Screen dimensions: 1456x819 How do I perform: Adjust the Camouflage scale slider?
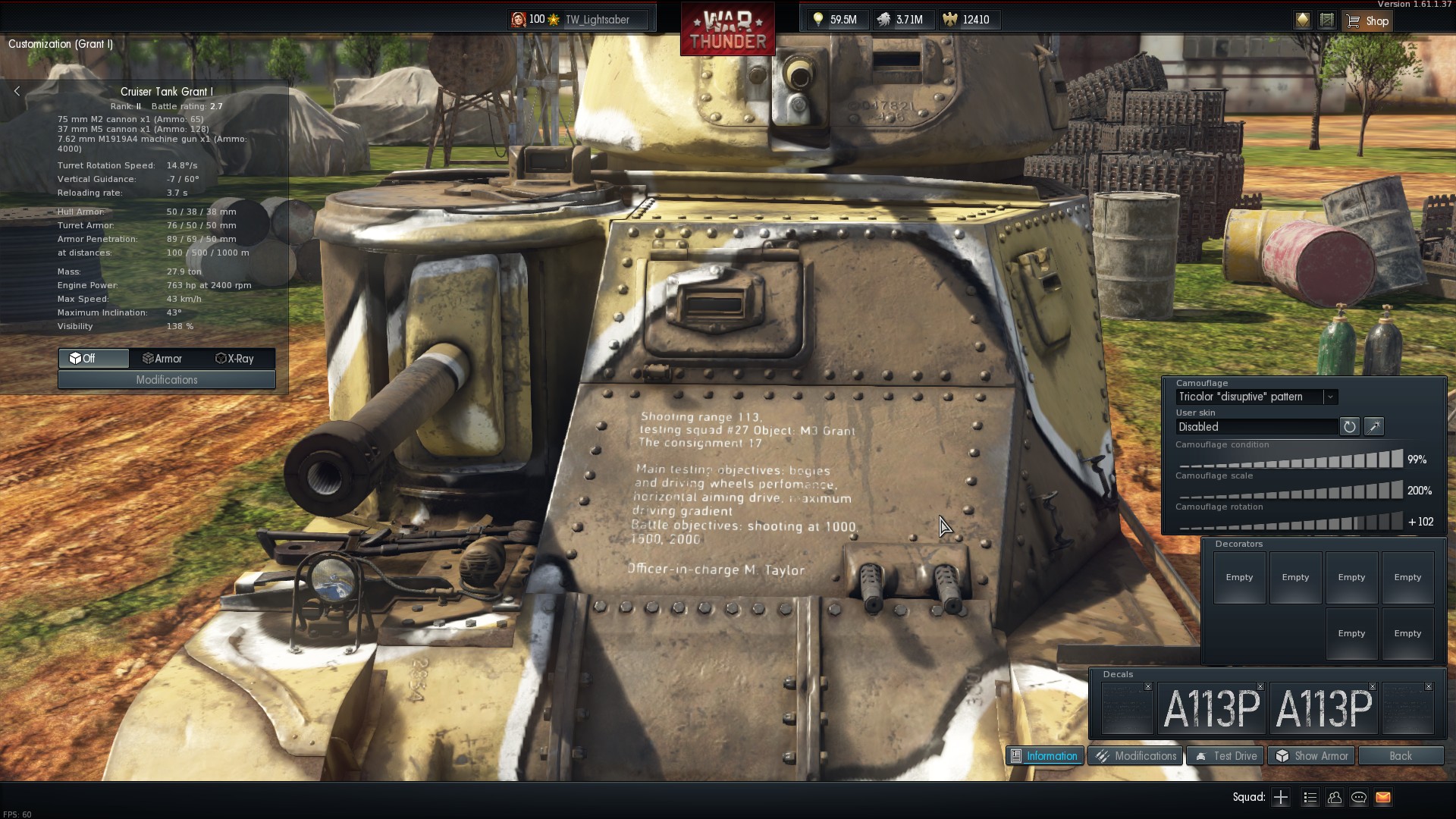(1291, 491)
